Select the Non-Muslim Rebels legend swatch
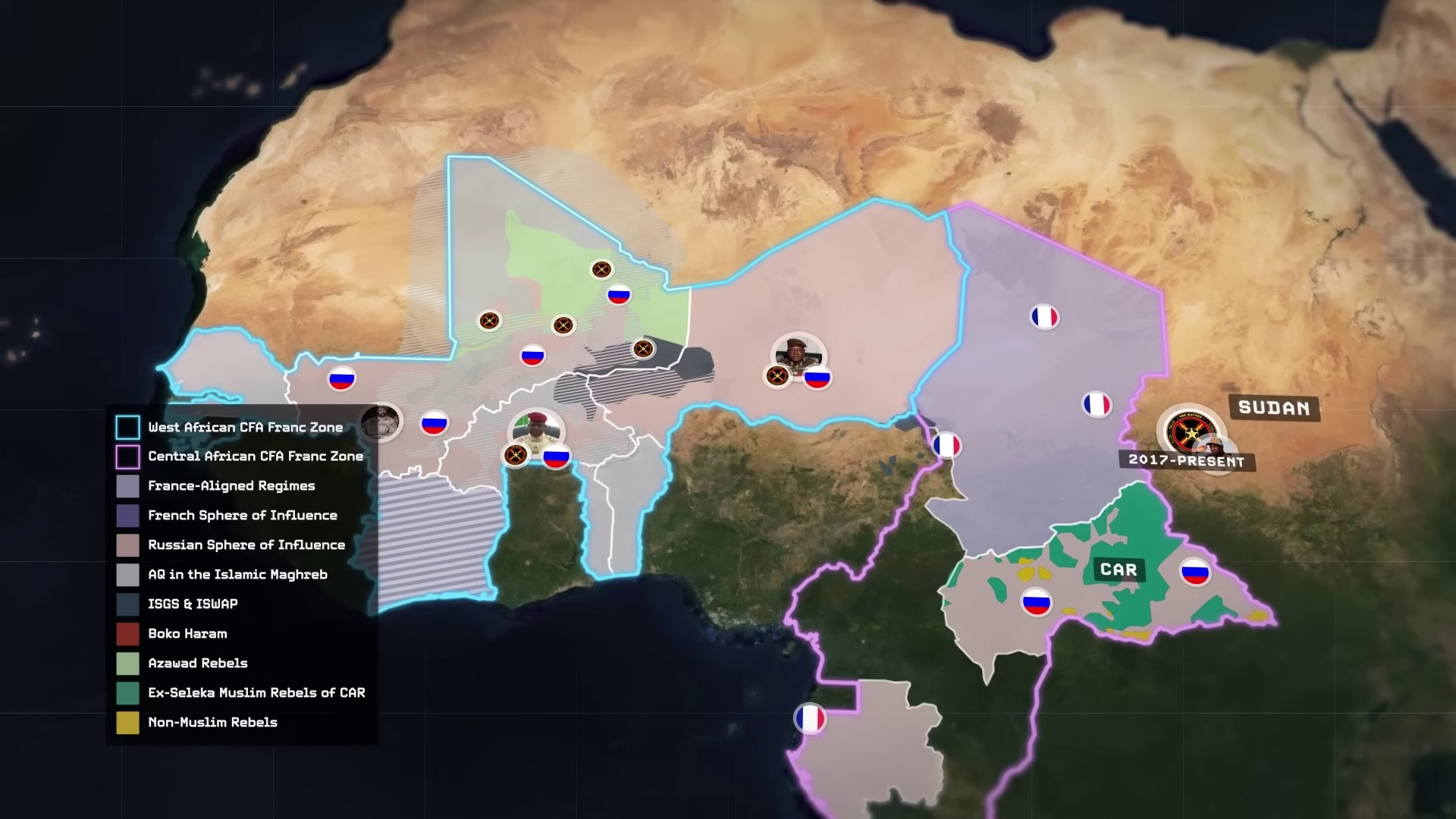Screen dimensions: 1456x819 (x=127, y=723)
